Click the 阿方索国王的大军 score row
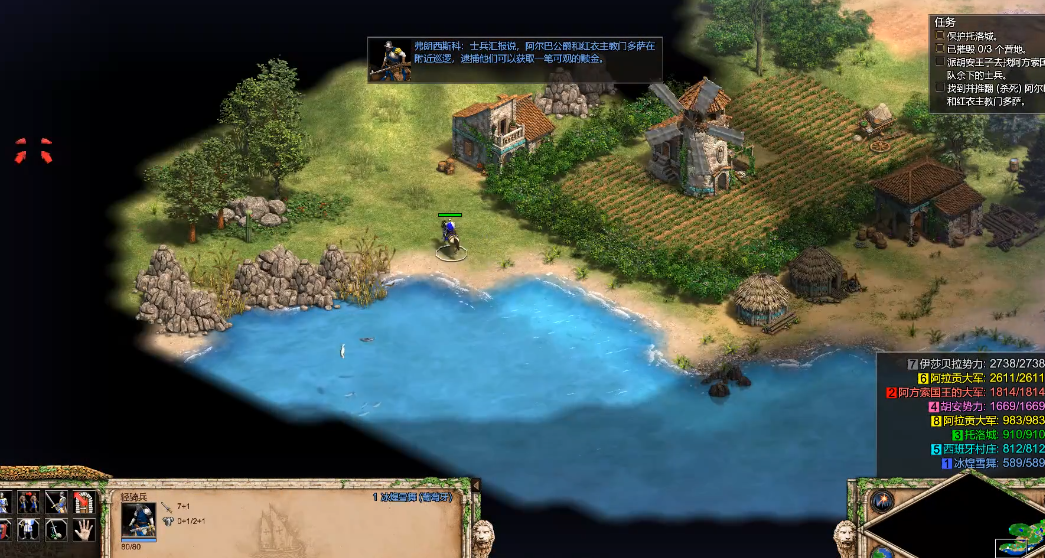 point(965,392)
